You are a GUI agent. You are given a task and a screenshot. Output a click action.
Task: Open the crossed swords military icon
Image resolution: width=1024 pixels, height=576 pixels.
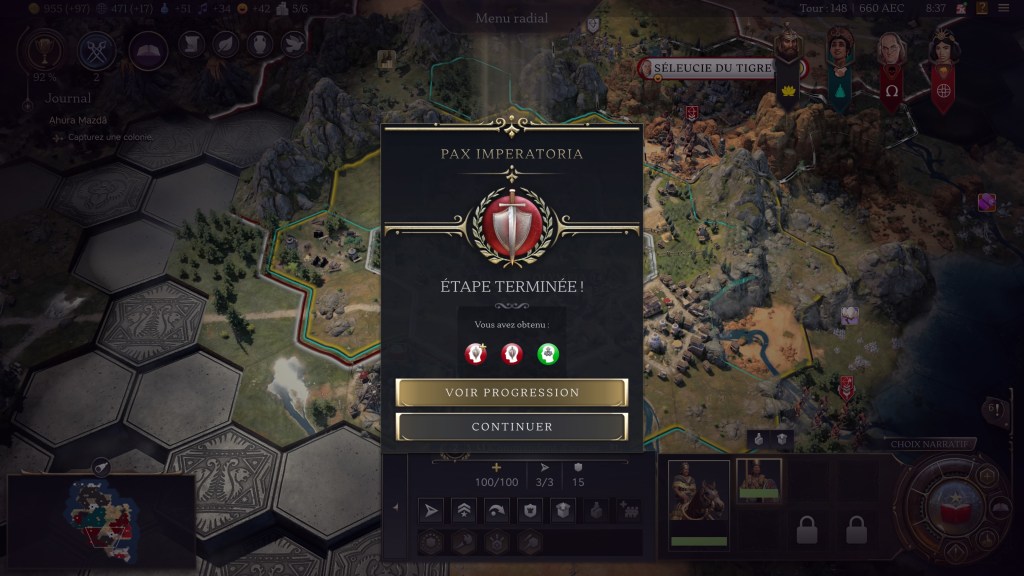tap(96, 48)
